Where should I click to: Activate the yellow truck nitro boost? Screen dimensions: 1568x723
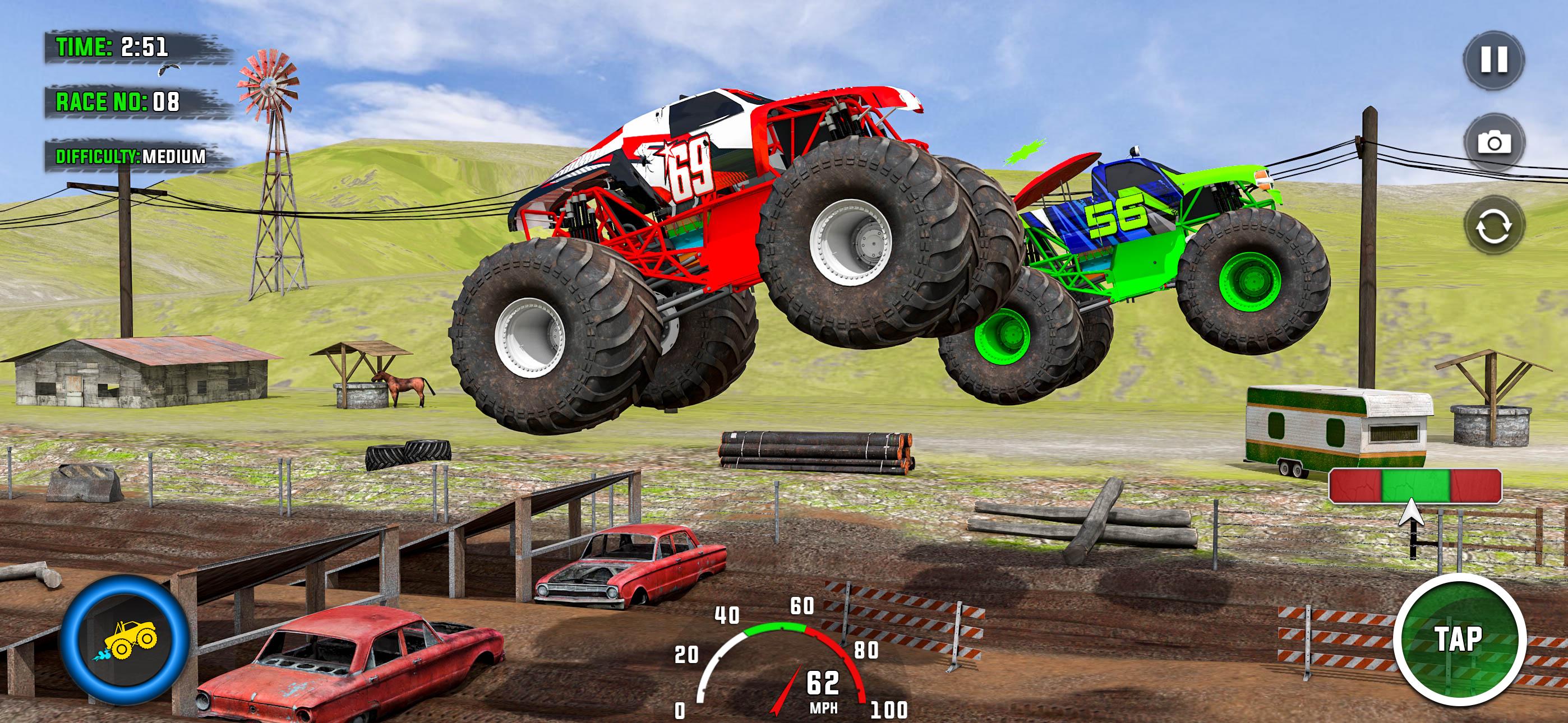125,640
